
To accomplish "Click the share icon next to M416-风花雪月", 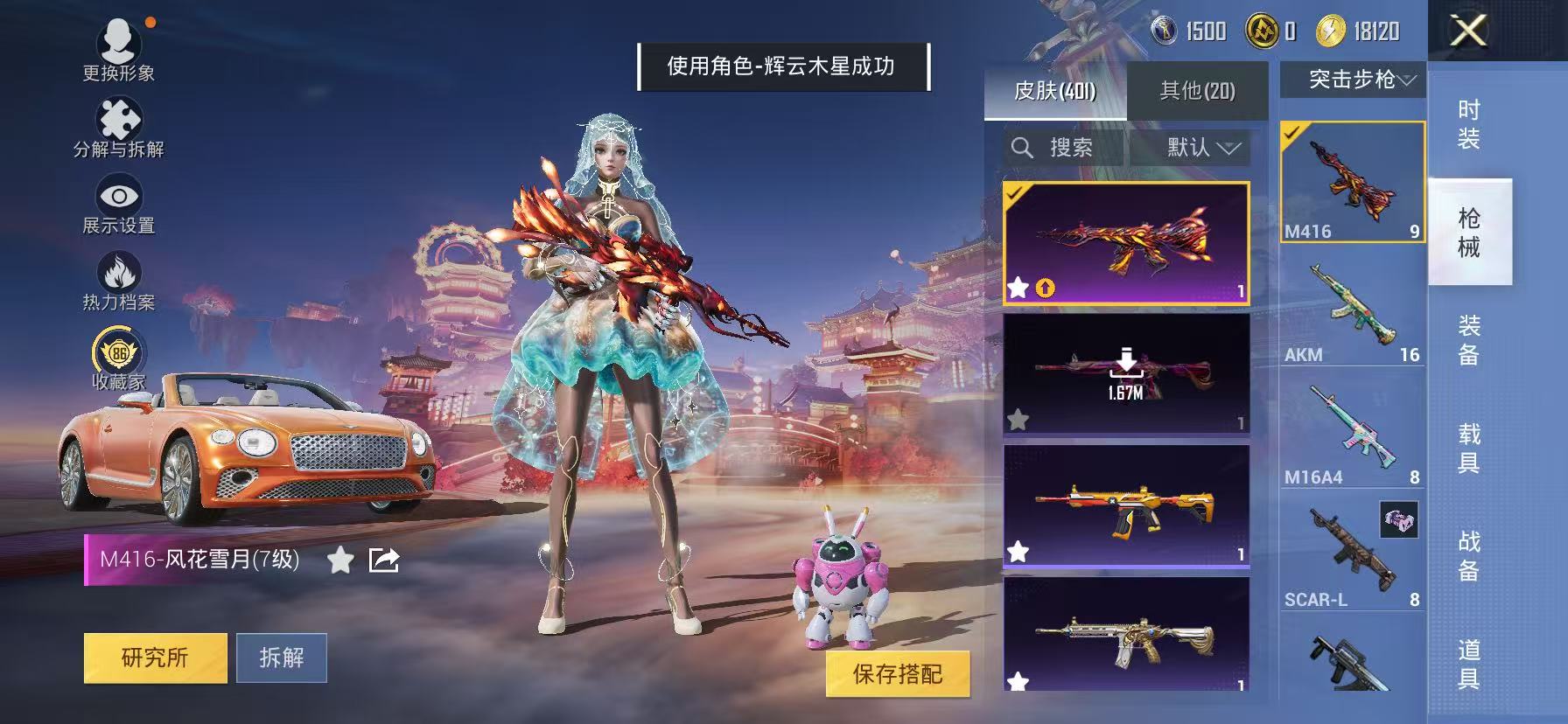I will click(383, 560).
